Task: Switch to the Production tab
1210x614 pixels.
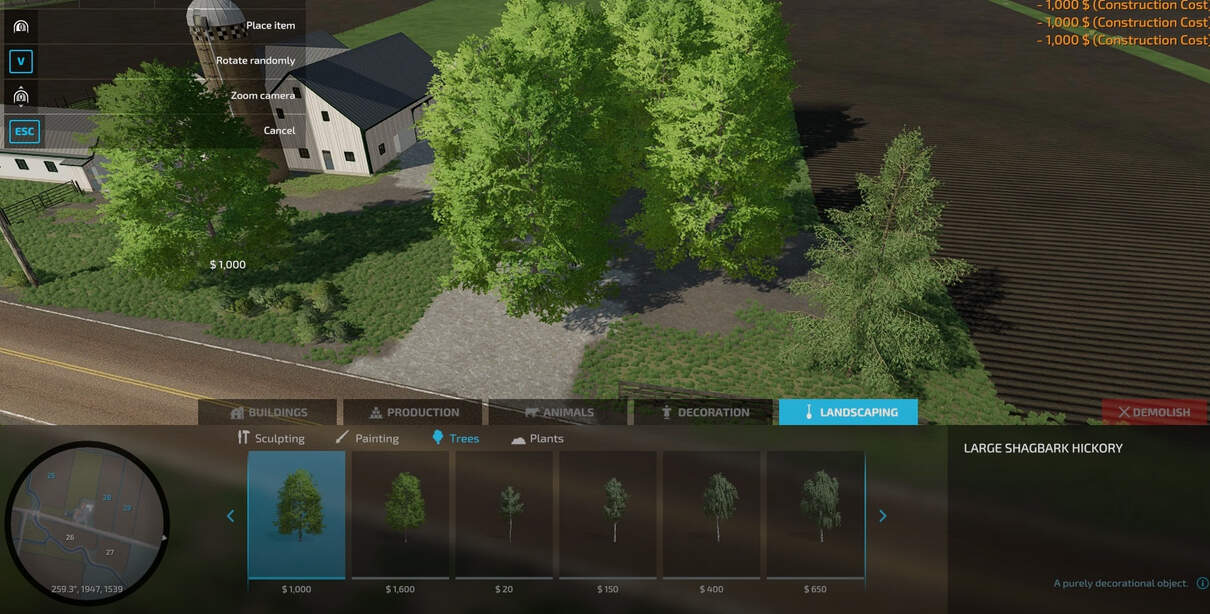Action: [414, 412]
